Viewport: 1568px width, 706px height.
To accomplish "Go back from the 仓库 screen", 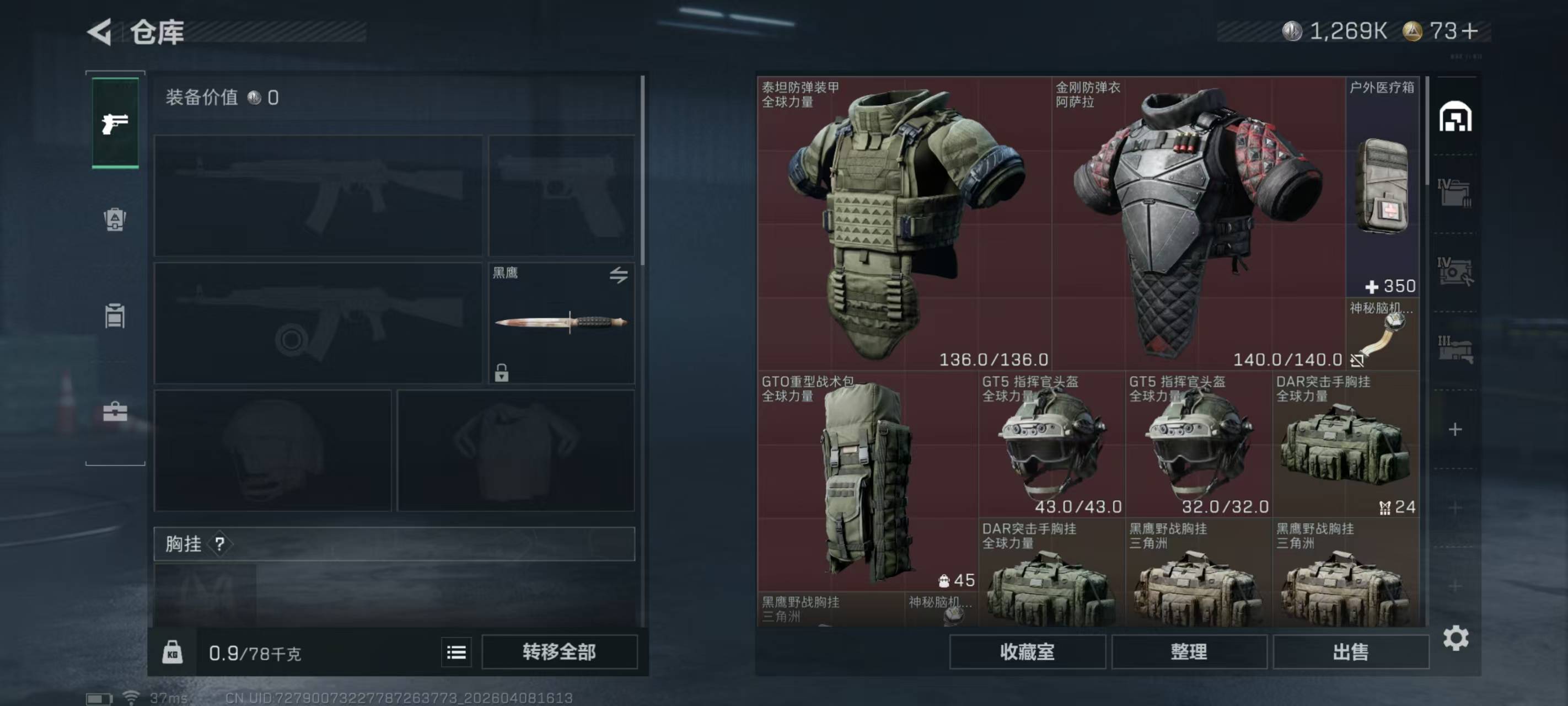I will (x=100, y=31).
